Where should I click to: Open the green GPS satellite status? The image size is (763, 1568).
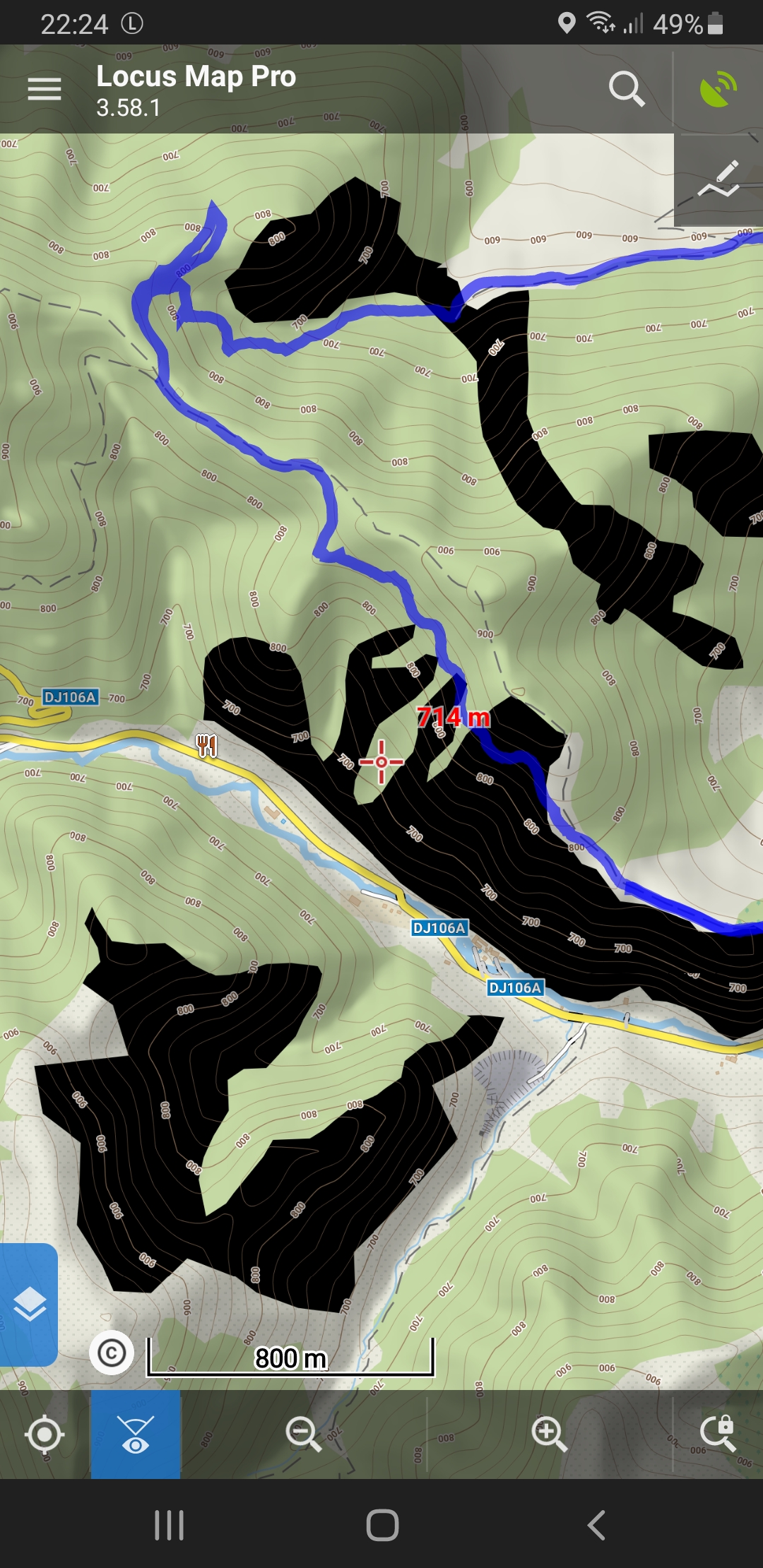pyautogui.click(x=718, y=89)
